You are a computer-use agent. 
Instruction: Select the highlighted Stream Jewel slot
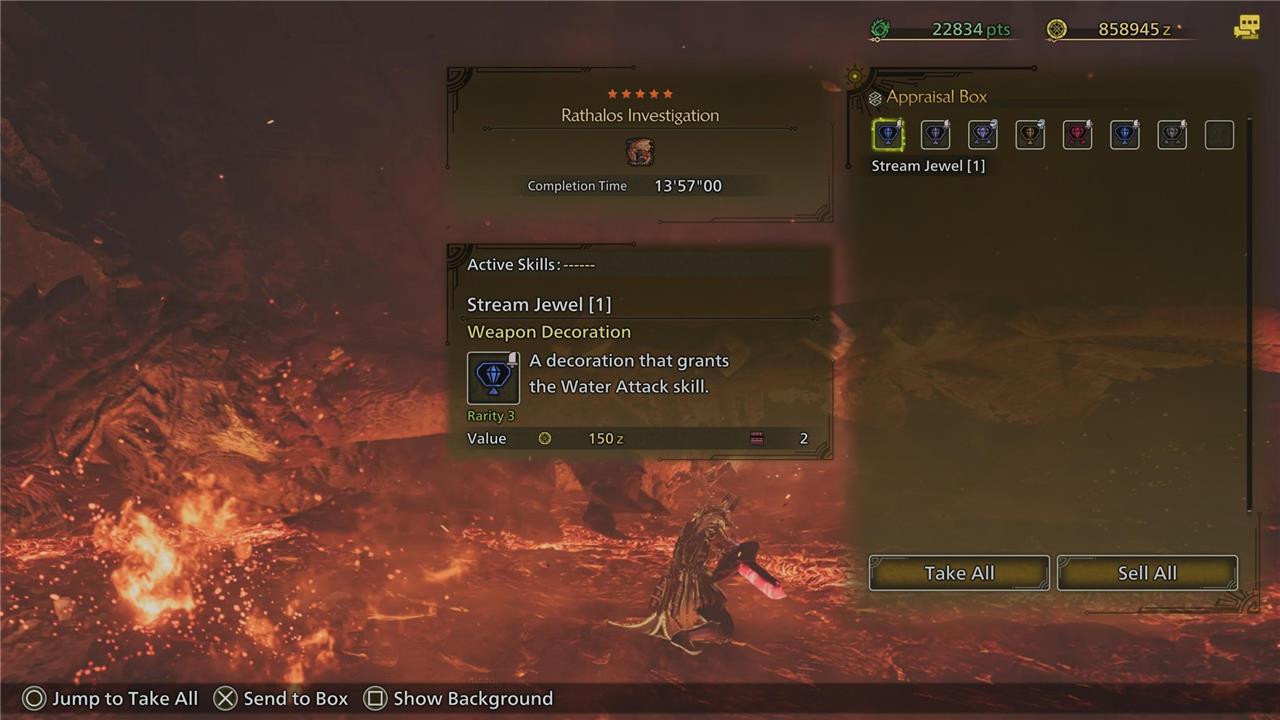coord(888,135)
